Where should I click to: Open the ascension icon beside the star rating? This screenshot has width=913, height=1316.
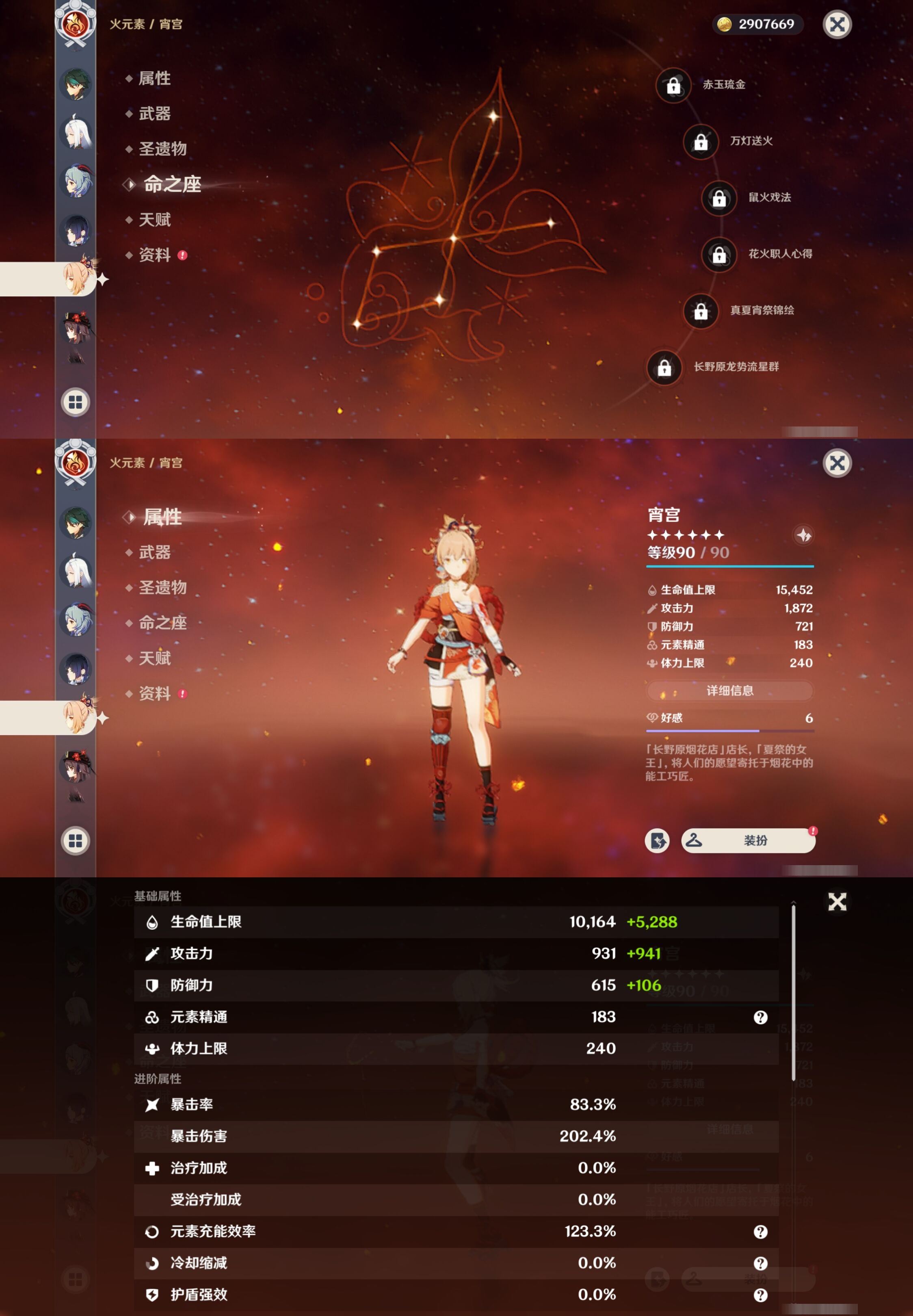pyautogui.click(x=804, y=535)
